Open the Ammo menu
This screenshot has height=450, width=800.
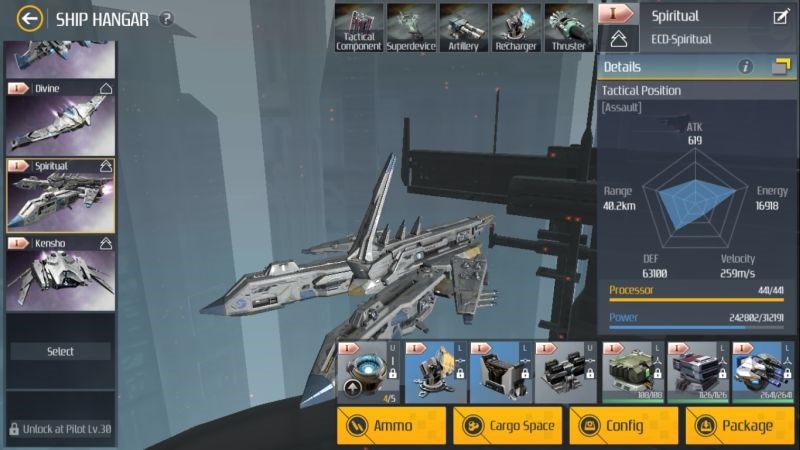[x=391, y=425]
